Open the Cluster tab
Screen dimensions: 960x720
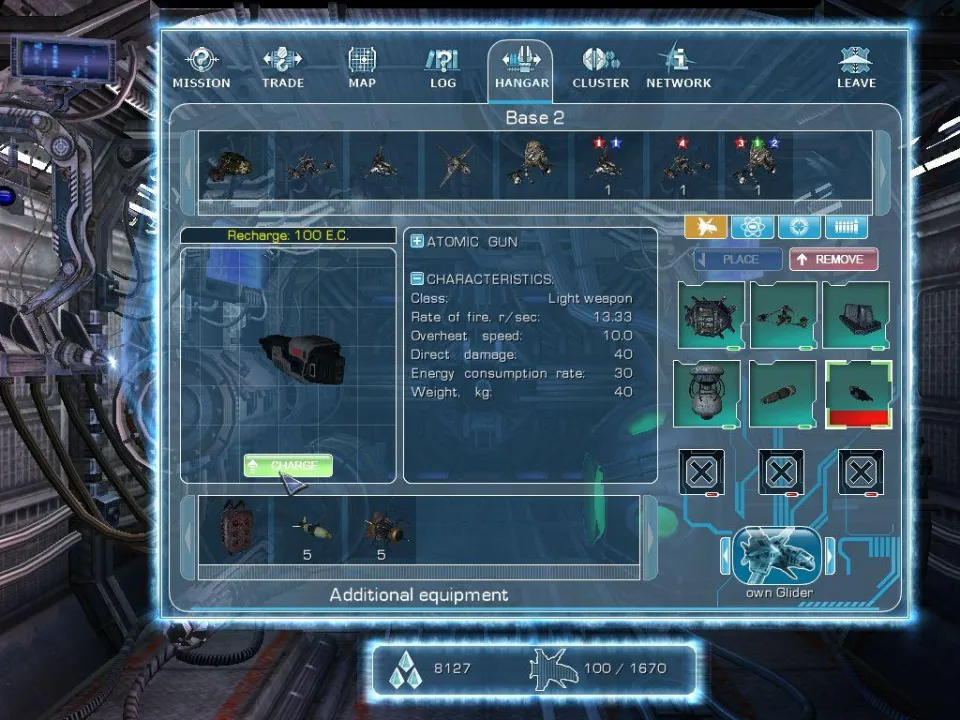click(600, 68)
